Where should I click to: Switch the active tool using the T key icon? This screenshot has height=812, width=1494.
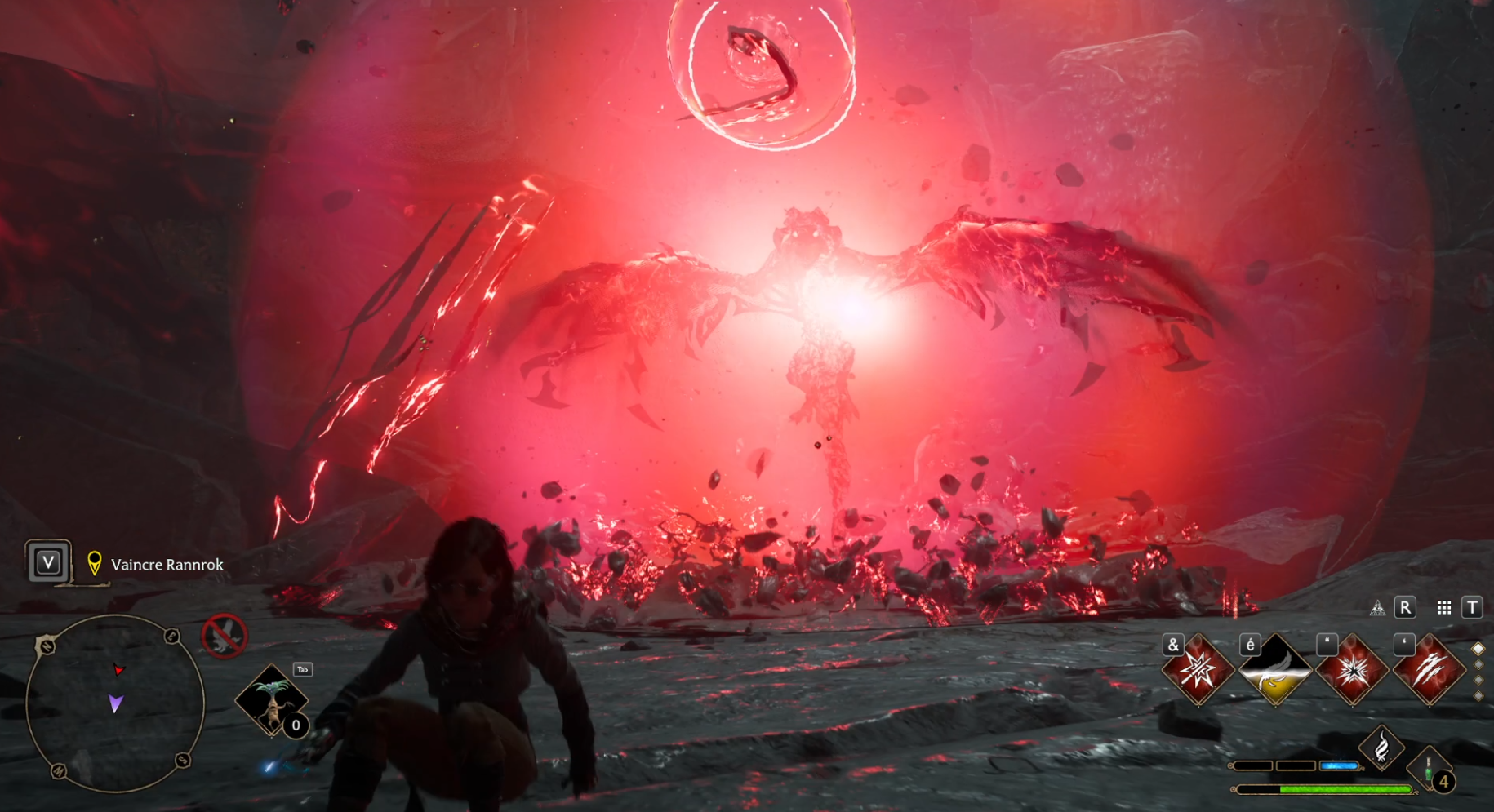coord(1471,608)
